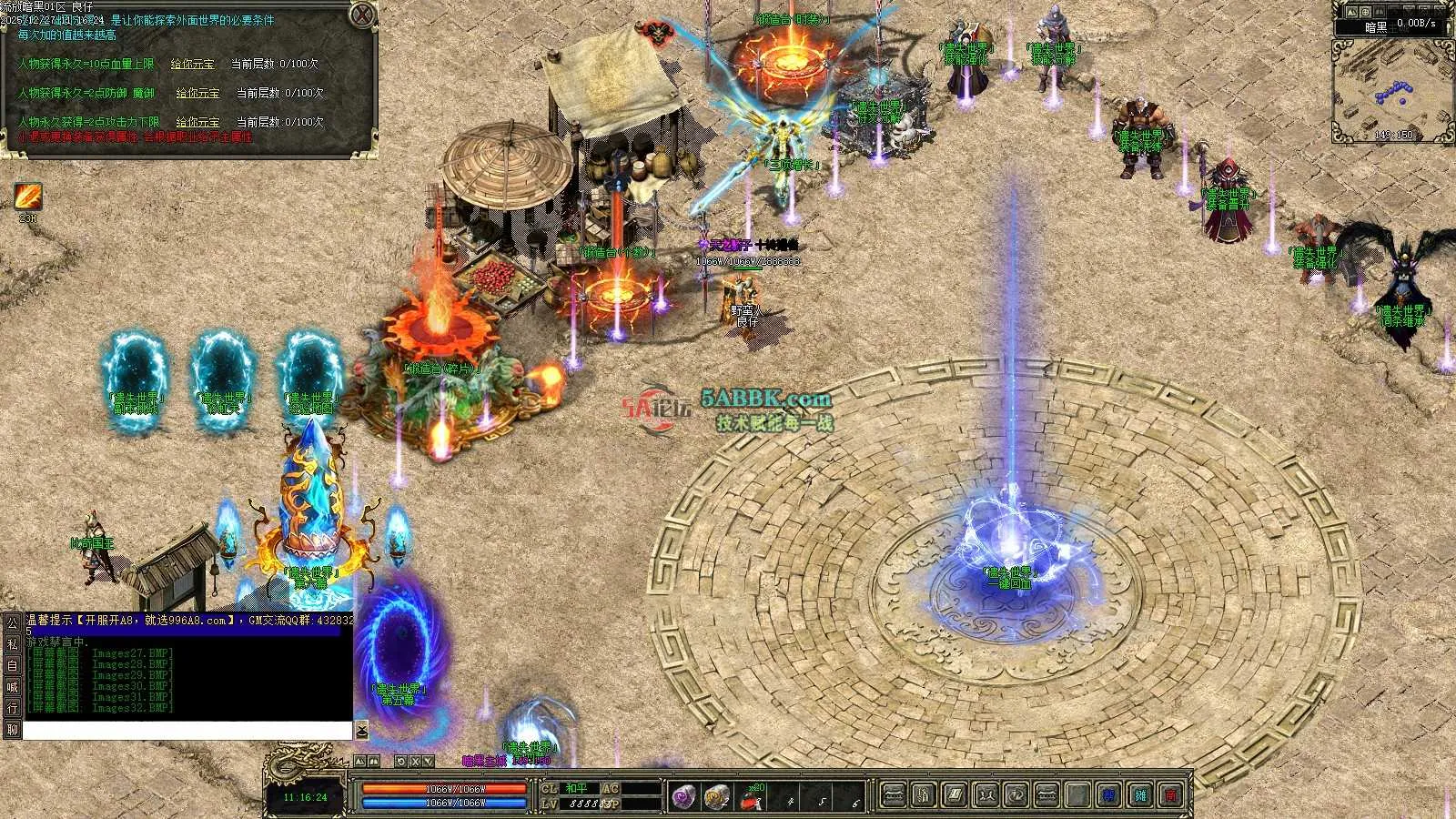Viewport: 1456px width, 819px height.
Task: Use the red potion hotbar slot
Action: click(752, 798)
